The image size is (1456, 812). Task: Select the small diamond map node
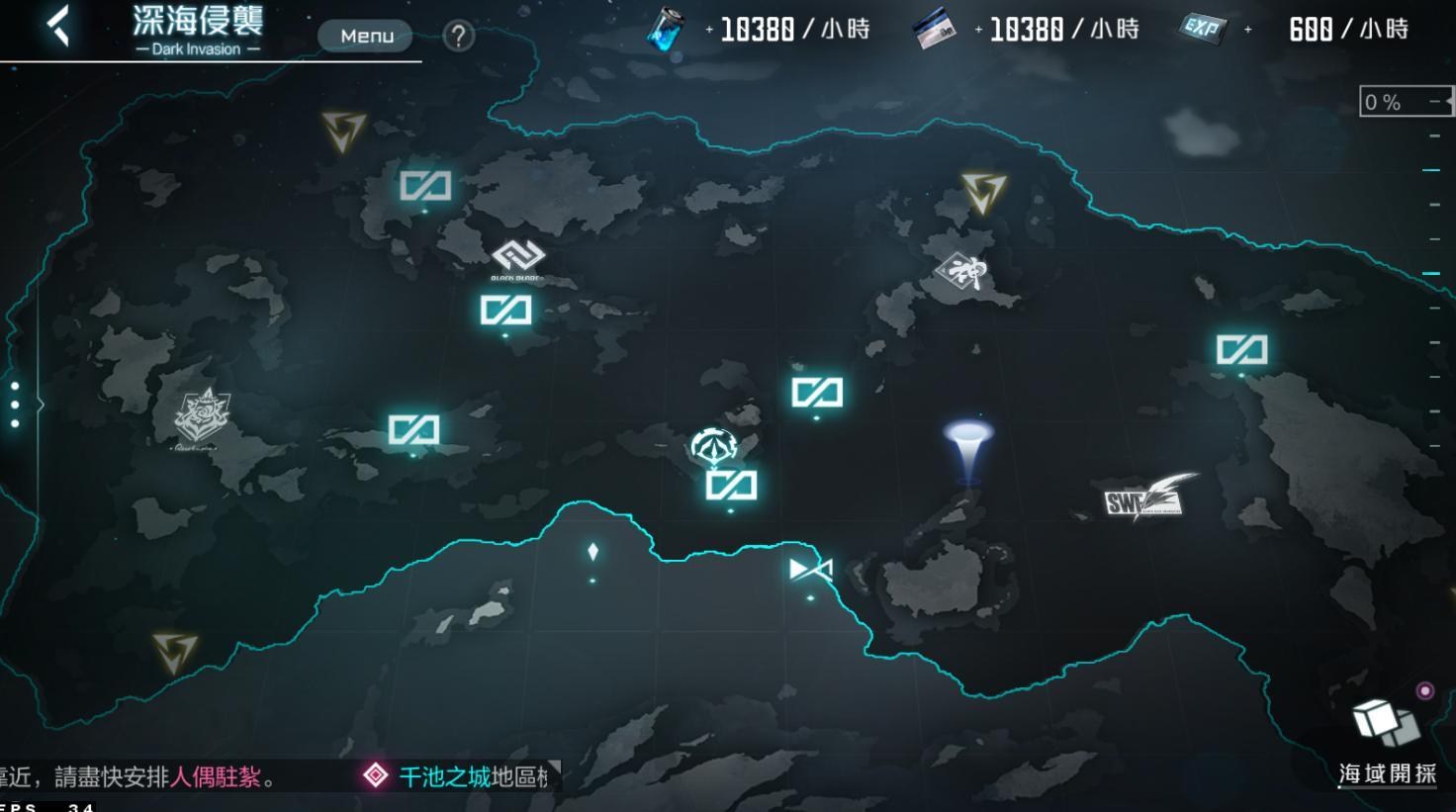coord(592,552)
